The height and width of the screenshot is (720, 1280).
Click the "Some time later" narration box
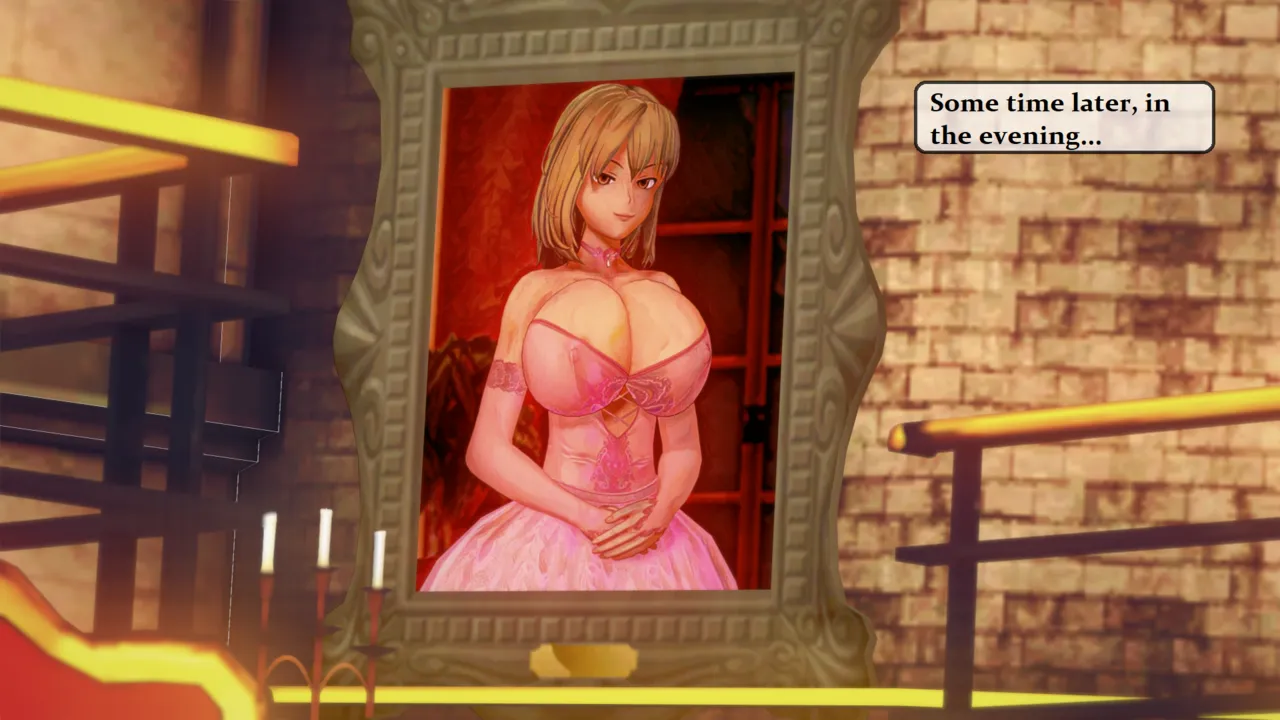pyautogui.click(x=1064, y=118)
